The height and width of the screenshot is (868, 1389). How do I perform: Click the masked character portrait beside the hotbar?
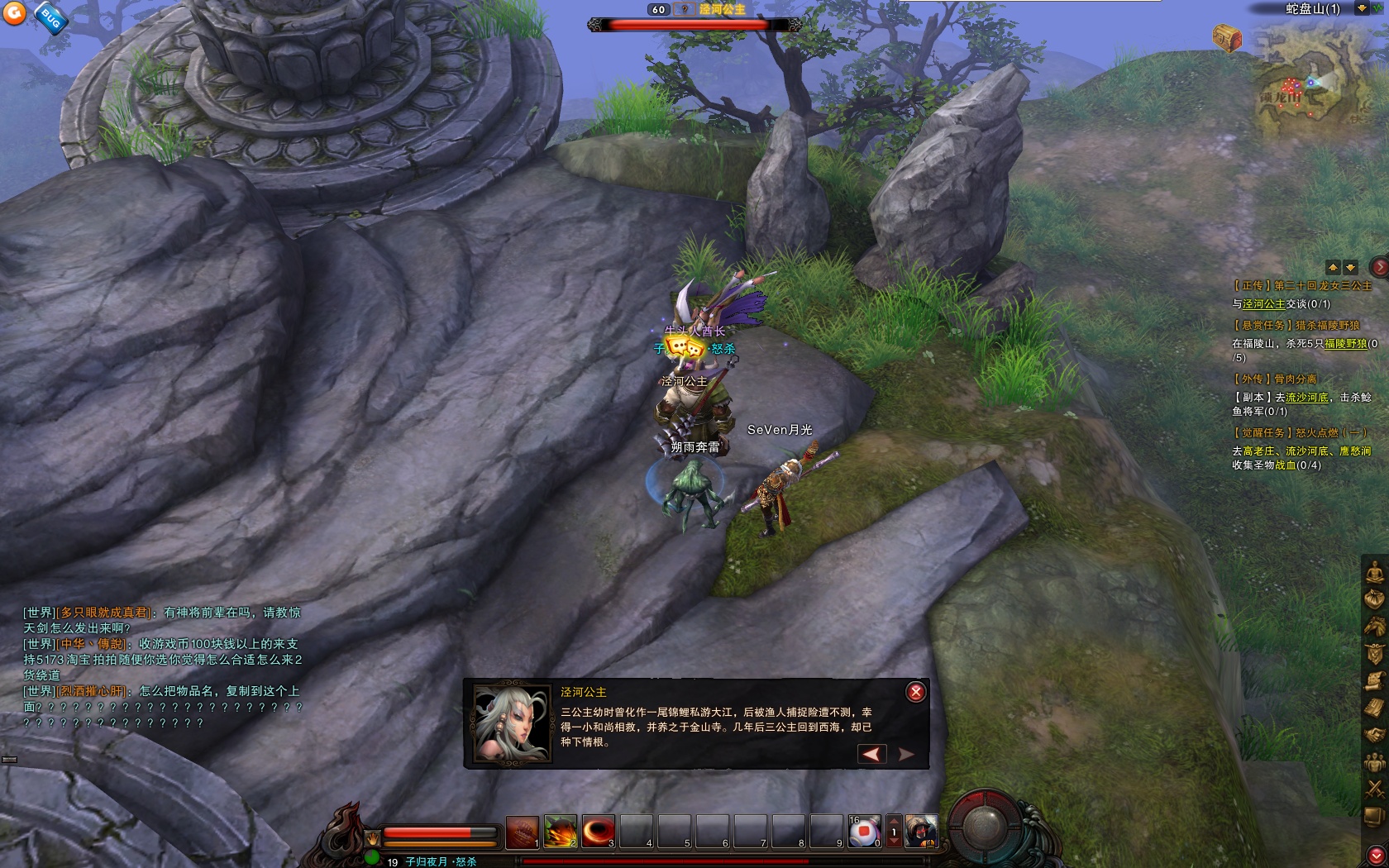click(921, 832)
